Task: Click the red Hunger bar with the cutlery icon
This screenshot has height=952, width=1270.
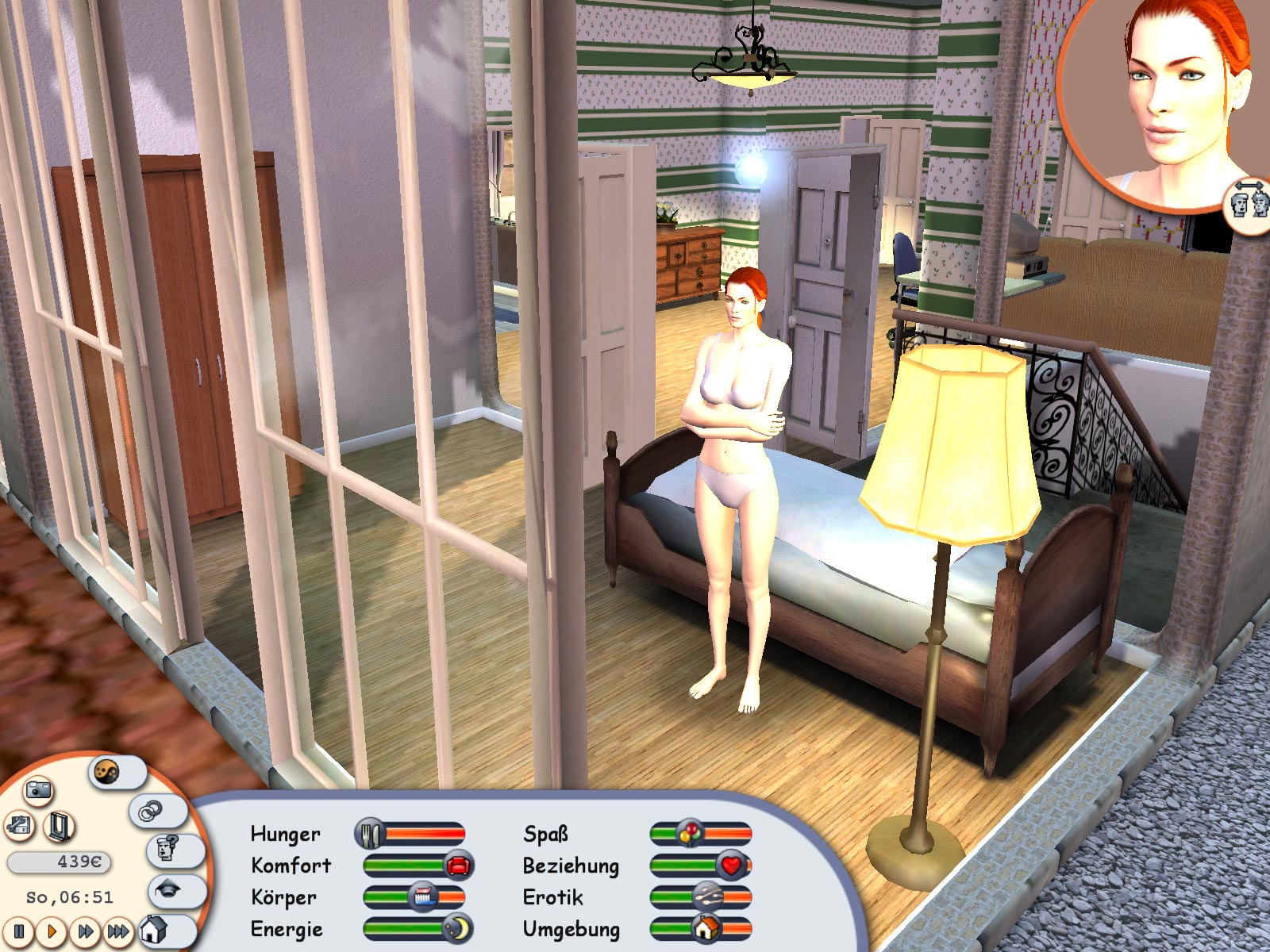Action: click(x=370, y=835)
